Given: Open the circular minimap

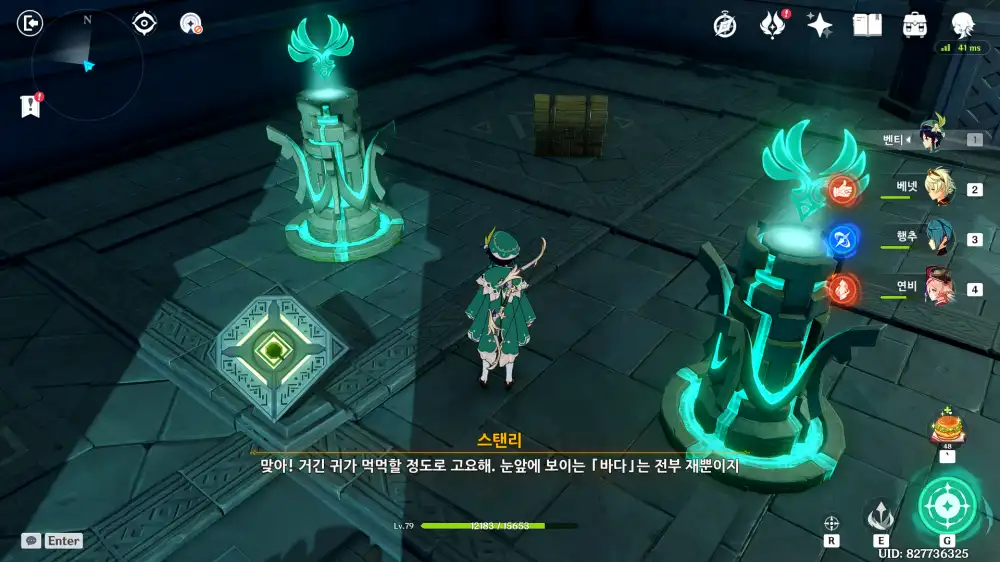Looking at the screenshot, I should [x=87, y=63].
